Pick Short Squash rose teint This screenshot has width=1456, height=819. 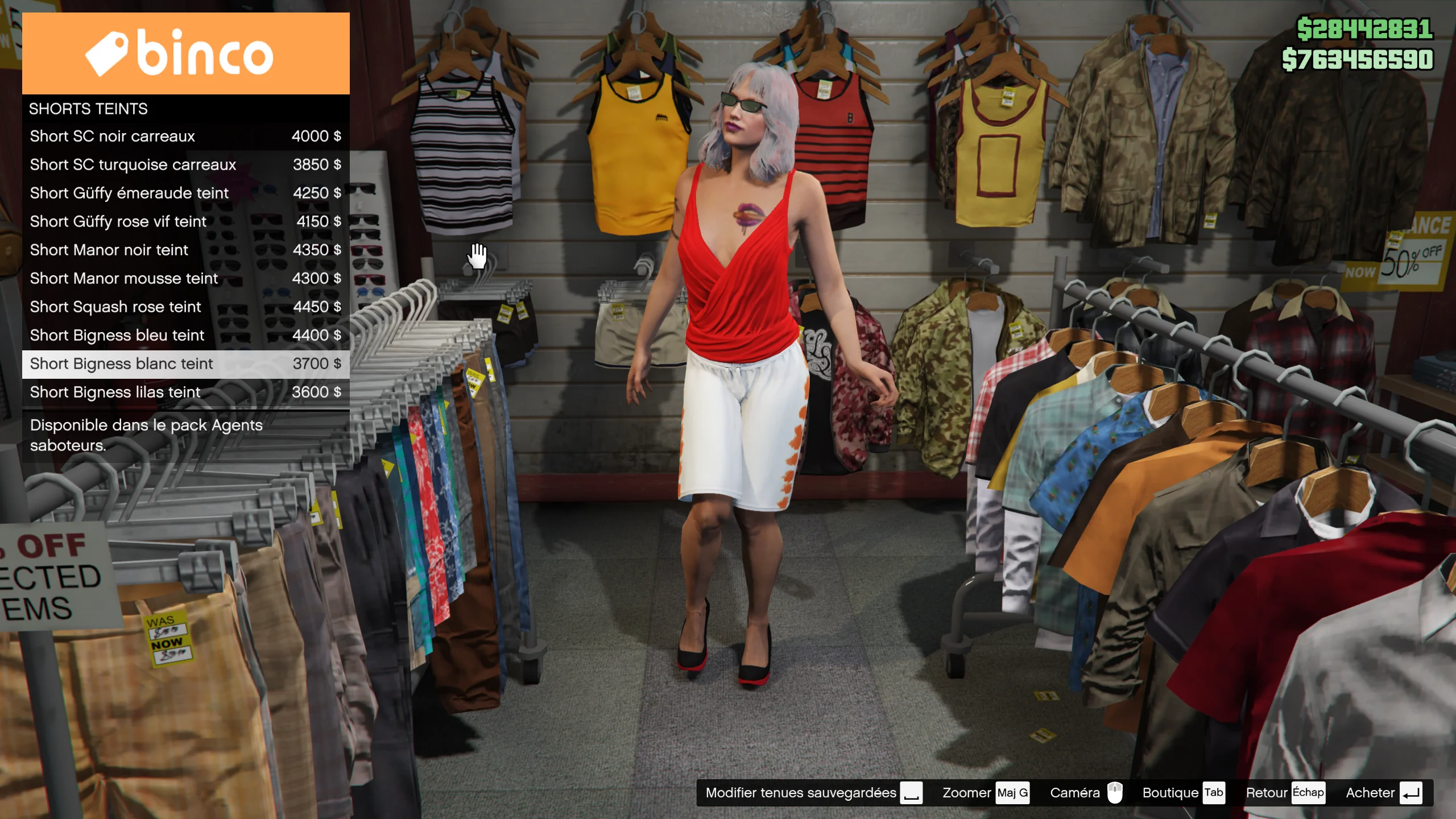coord(185,307)
